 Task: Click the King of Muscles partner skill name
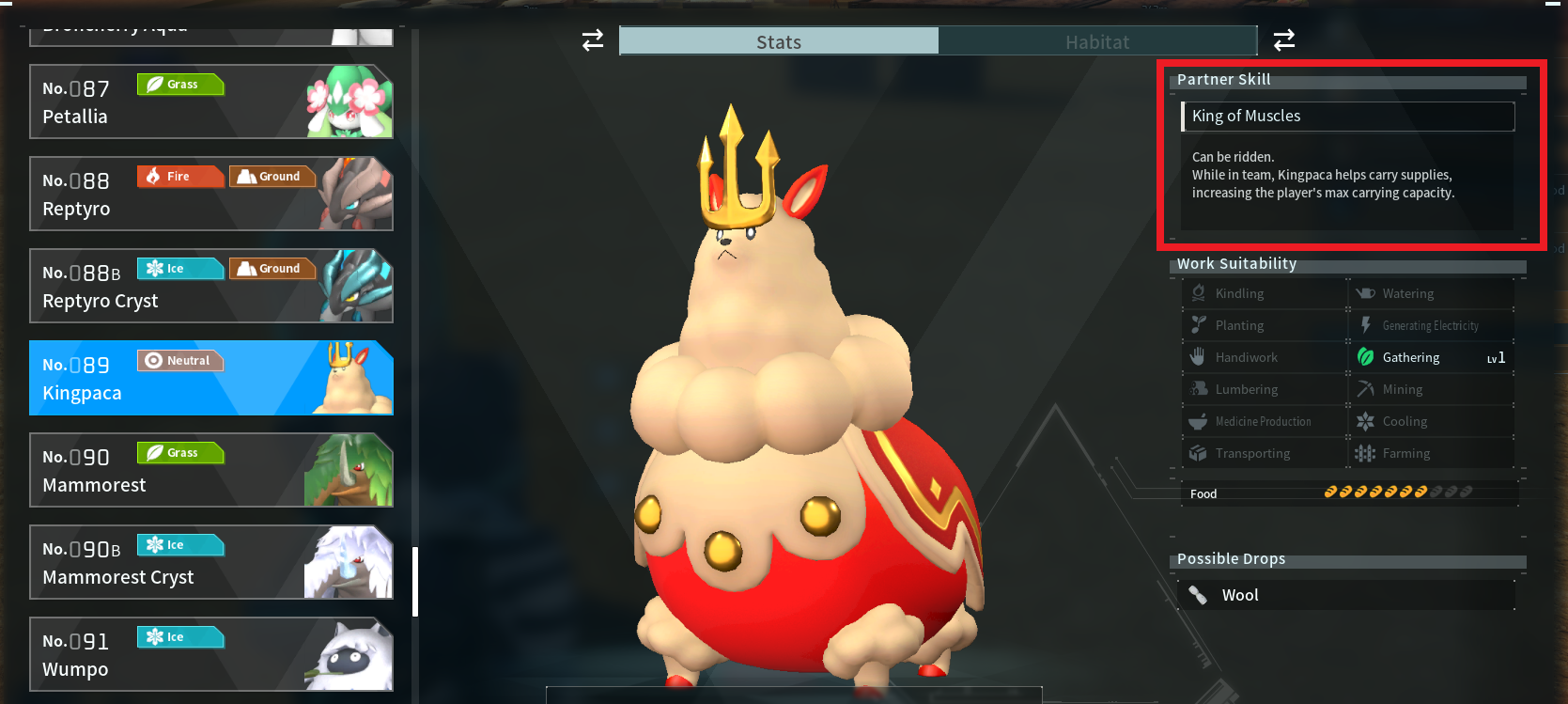pos(1246,116)
